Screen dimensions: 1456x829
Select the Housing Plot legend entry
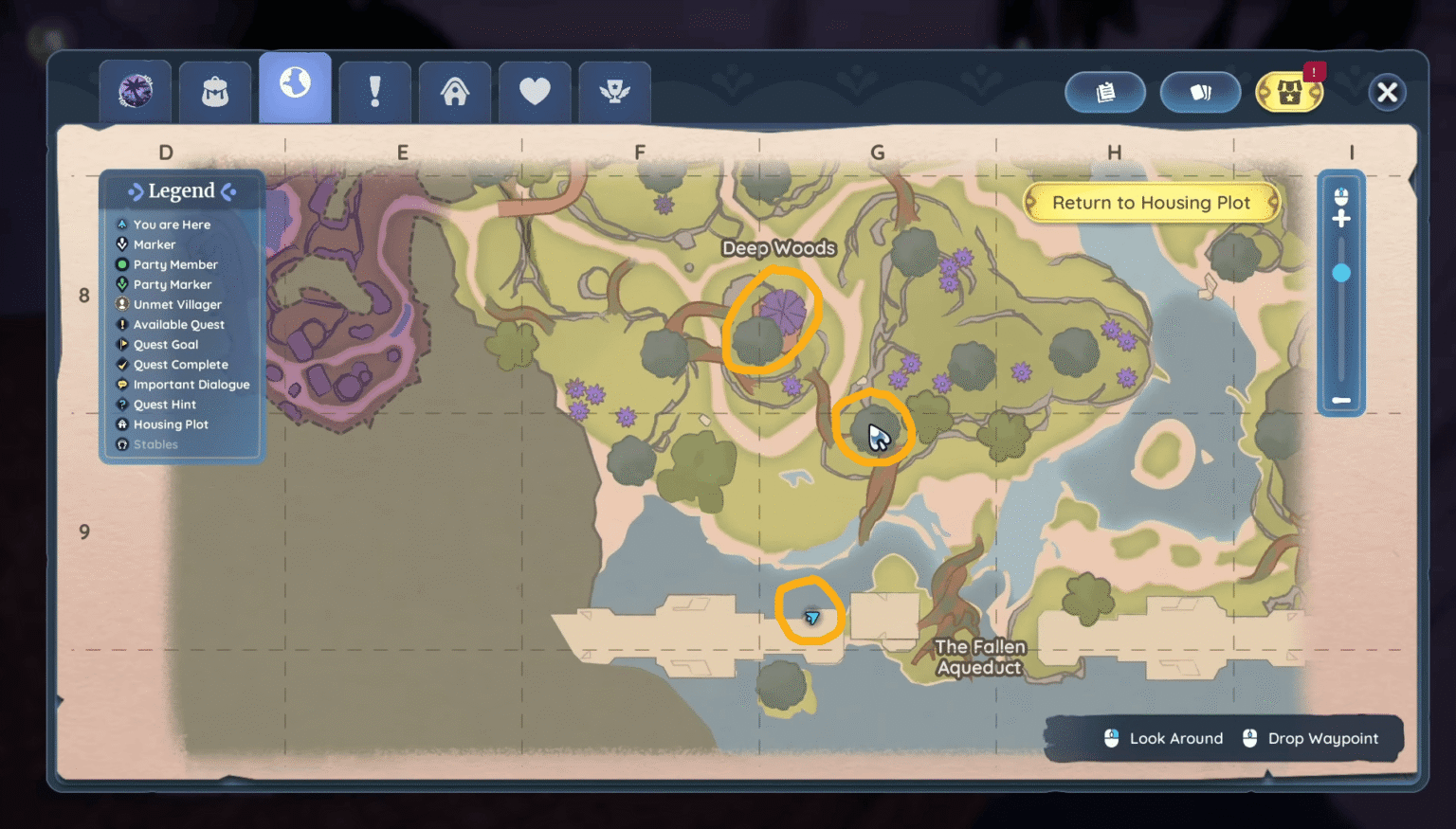pyautogui.click(x=169, y=424)
